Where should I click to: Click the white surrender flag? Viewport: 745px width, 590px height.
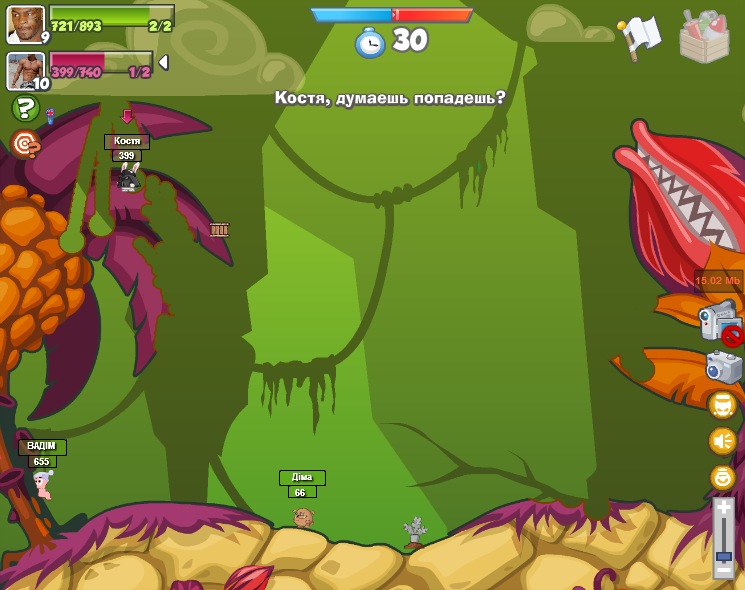pos(639,37)
